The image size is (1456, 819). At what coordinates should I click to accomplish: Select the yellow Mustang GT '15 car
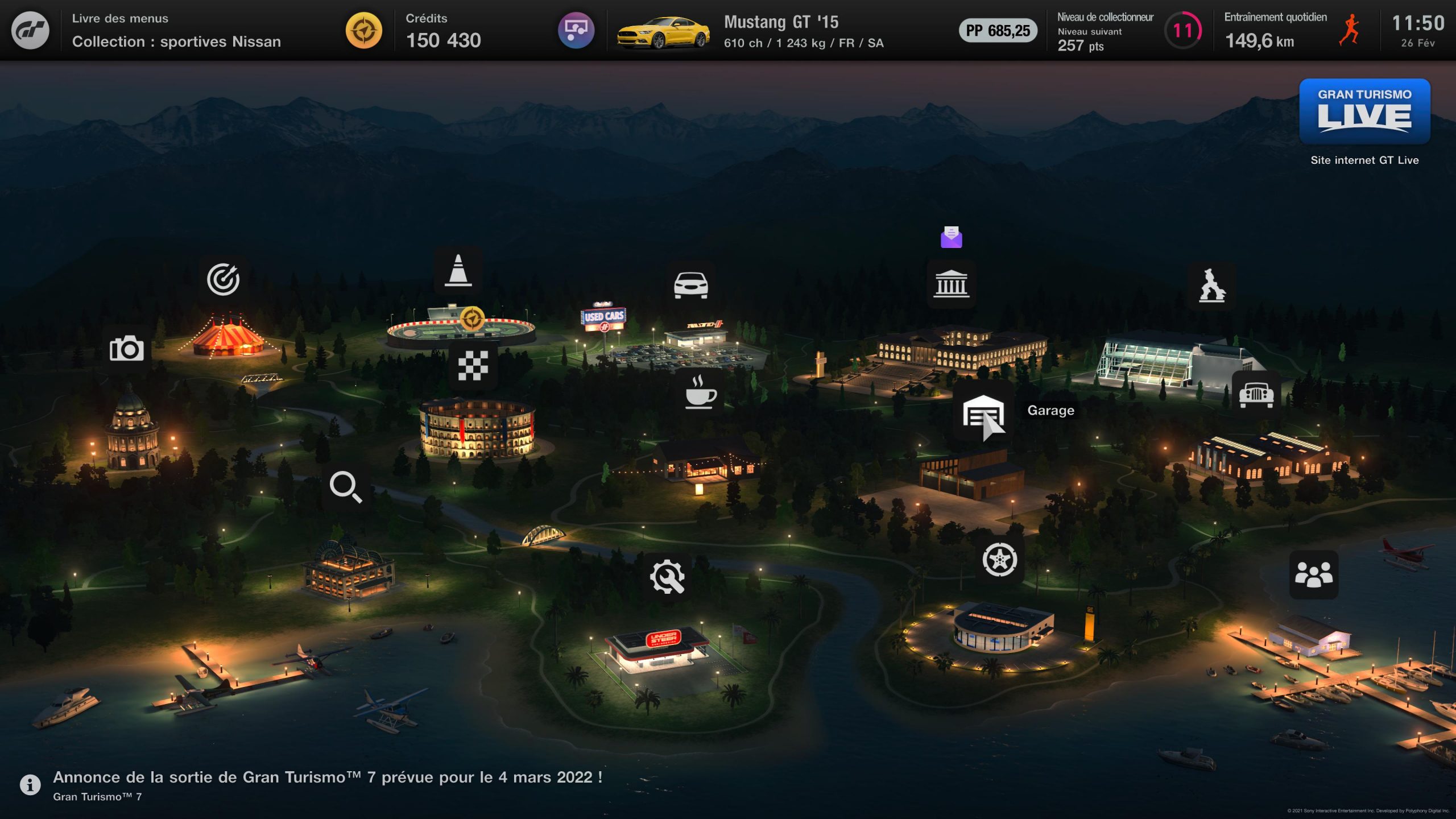(x=663, y=32)
